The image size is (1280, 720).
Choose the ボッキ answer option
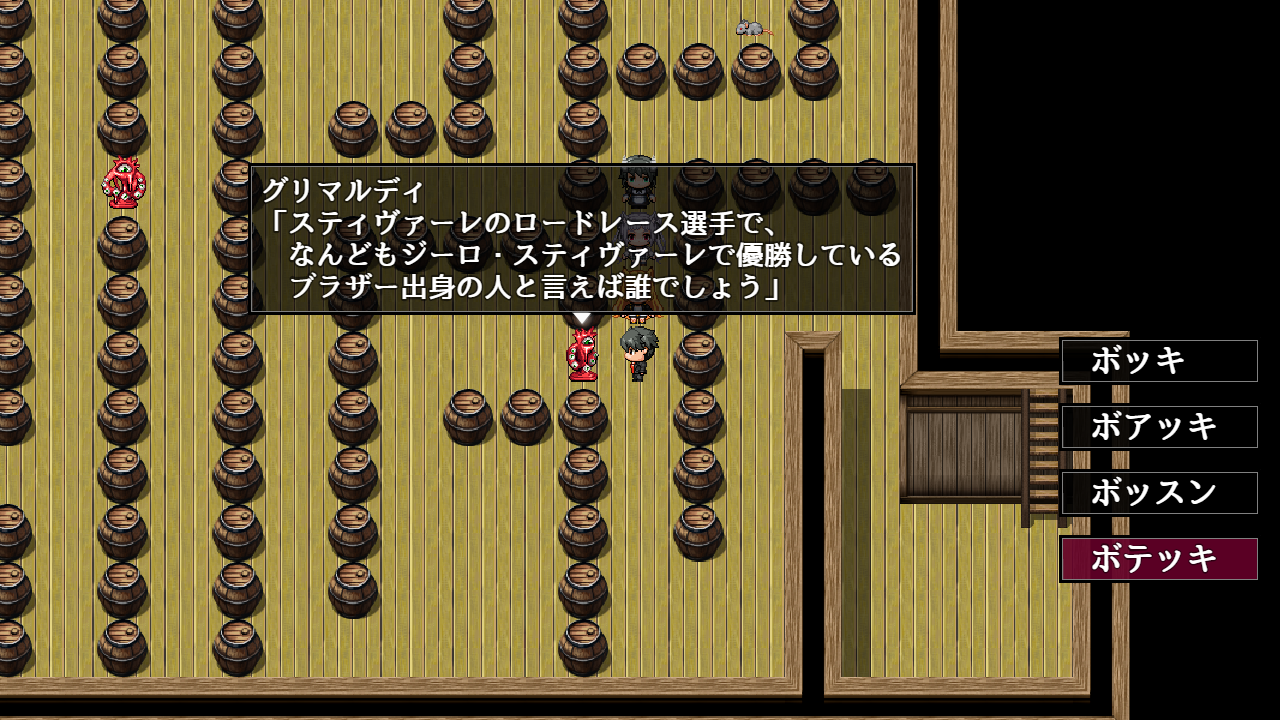[1159, 361]
